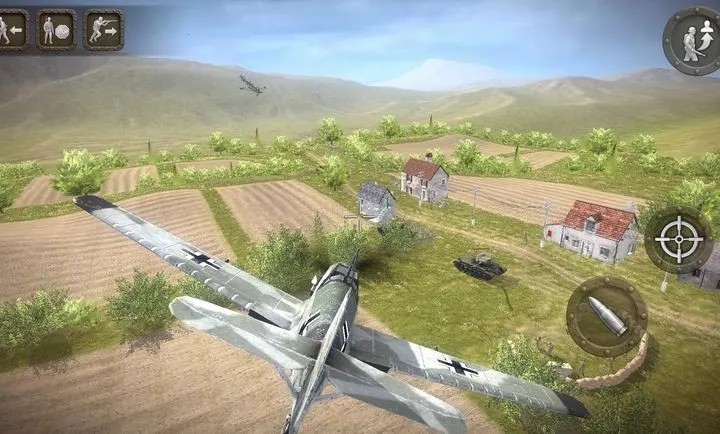Order rifleman to advance with right-arrow button
720x434 pixels.
[x=103, y=30]
